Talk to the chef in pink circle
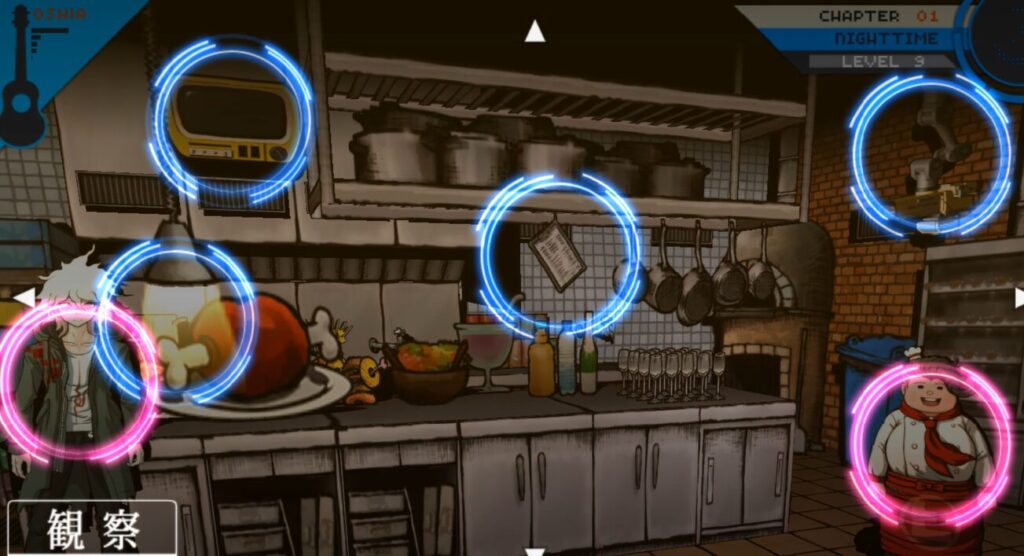The width and height of the screenshot is (1024, 556). [x=930, y=443]
